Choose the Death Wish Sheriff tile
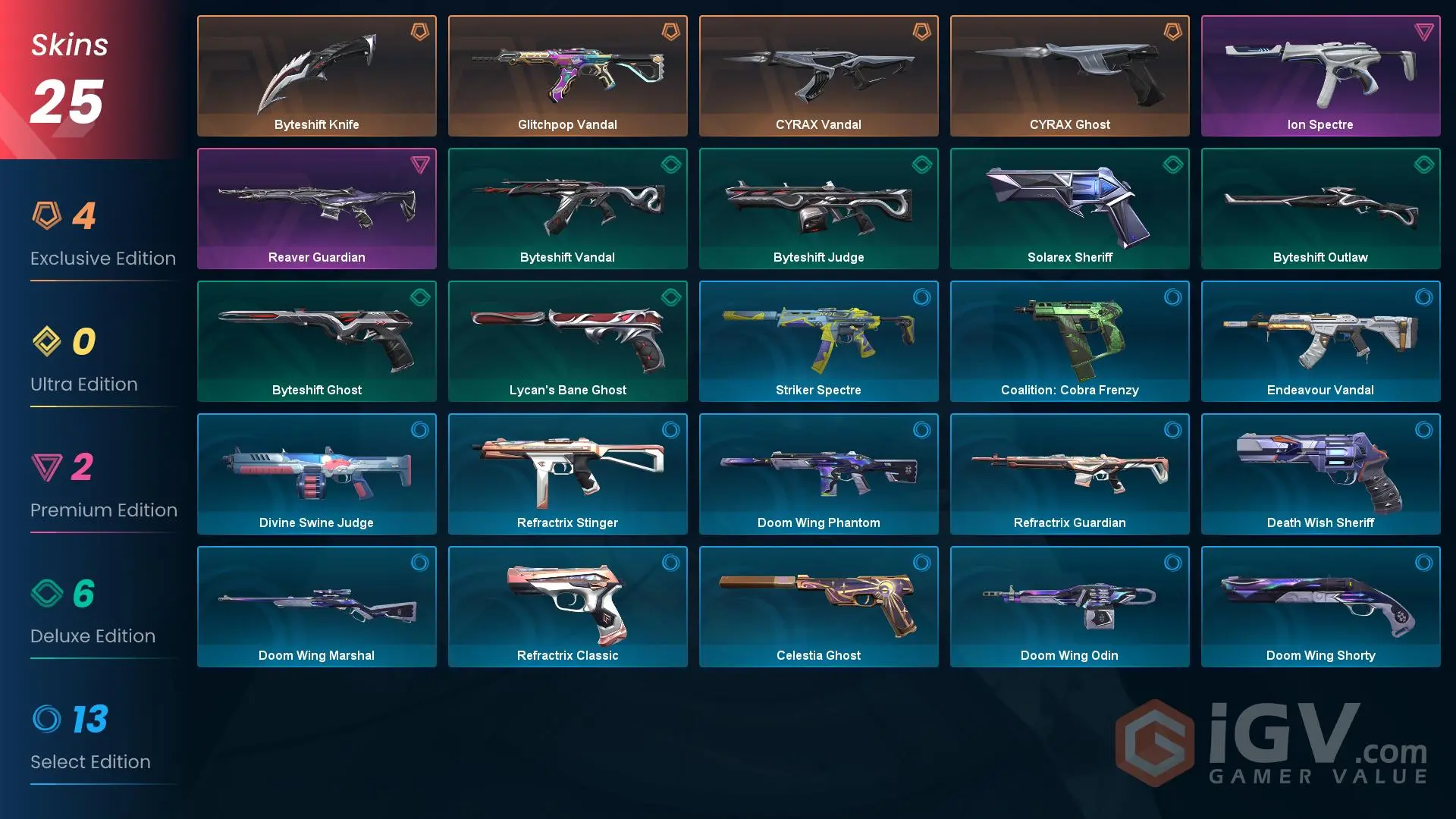This screenshot has width=1456, height=819. point(1320,474)
